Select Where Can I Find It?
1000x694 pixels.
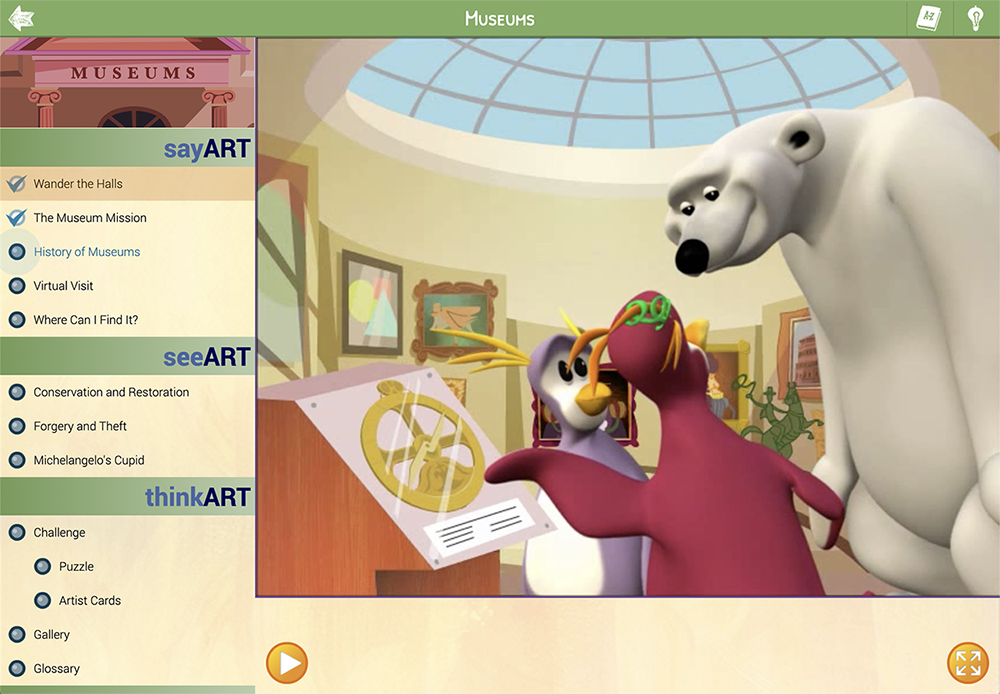tap(86, 320)
